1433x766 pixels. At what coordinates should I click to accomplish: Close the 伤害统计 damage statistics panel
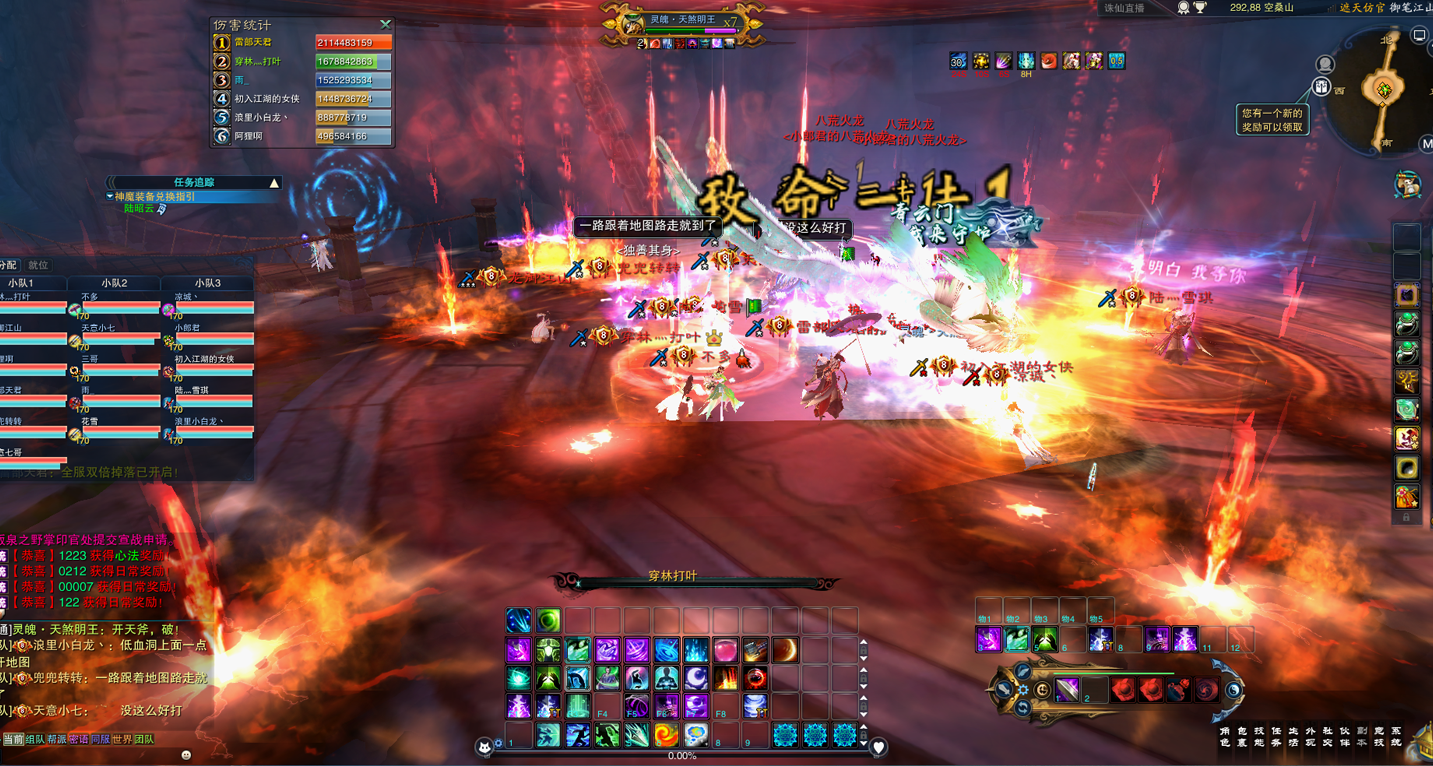coord(385,24)
